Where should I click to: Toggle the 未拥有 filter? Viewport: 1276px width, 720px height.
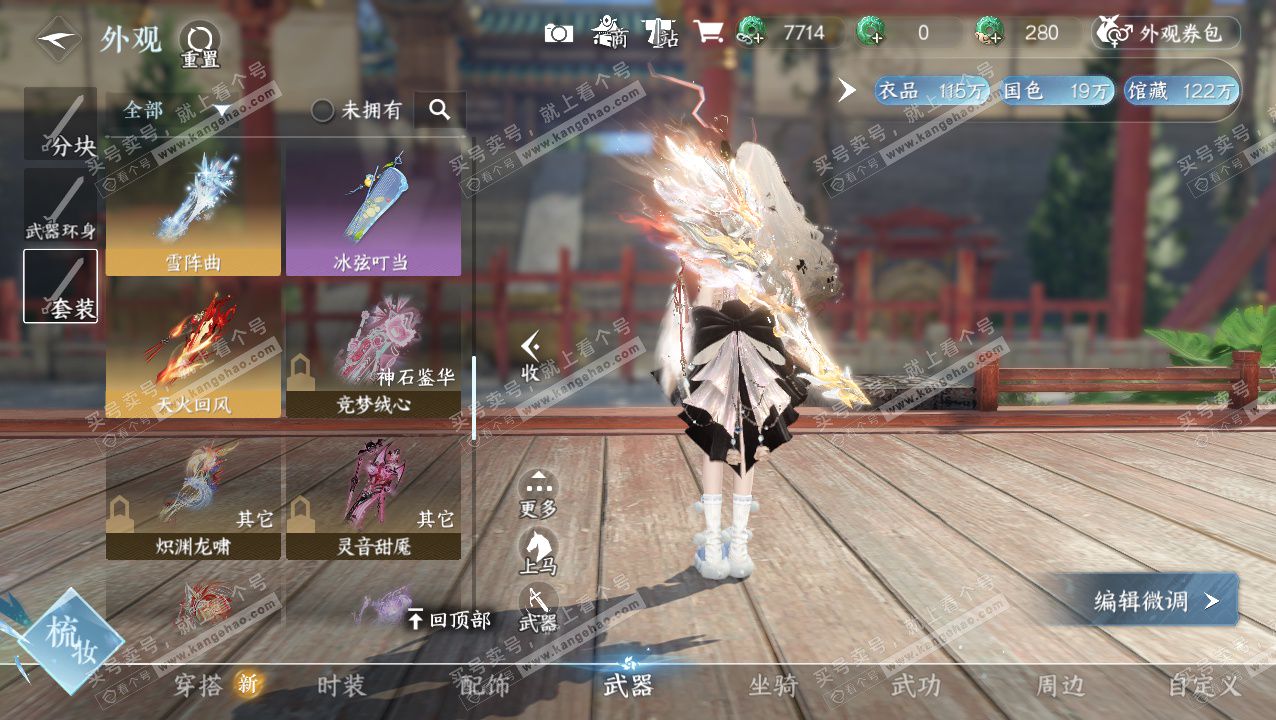[x=357, y=110]
